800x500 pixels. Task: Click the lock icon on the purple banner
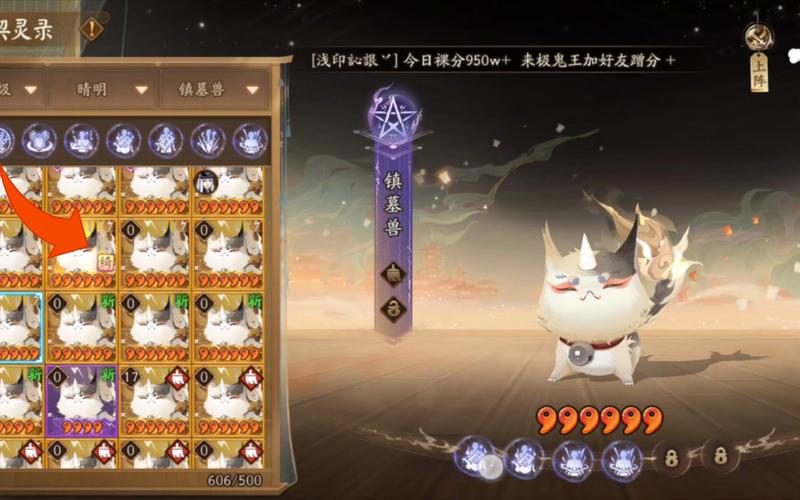tap(393, 308)
